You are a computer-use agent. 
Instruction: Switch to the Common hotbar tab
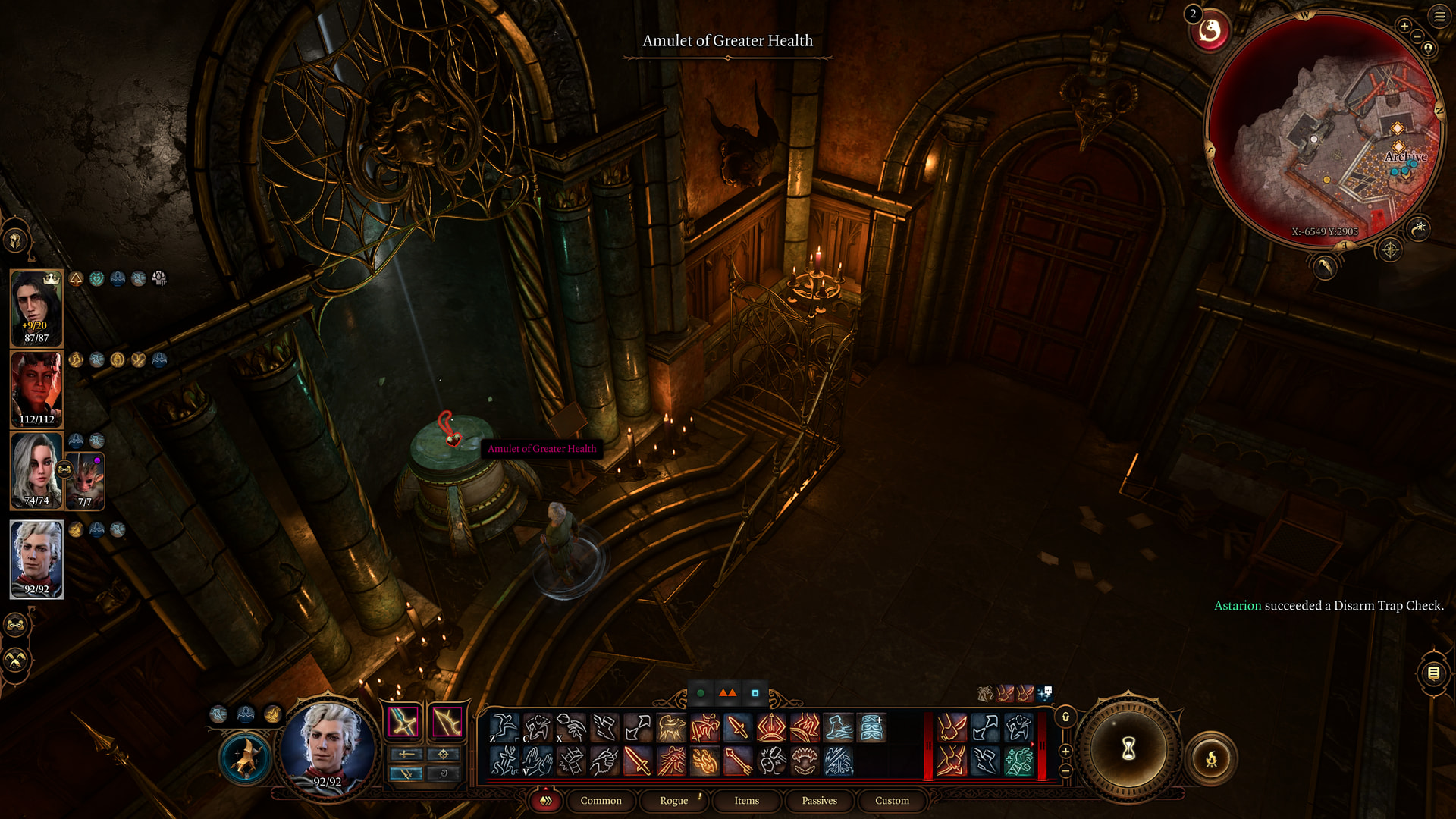click(601, 801)
